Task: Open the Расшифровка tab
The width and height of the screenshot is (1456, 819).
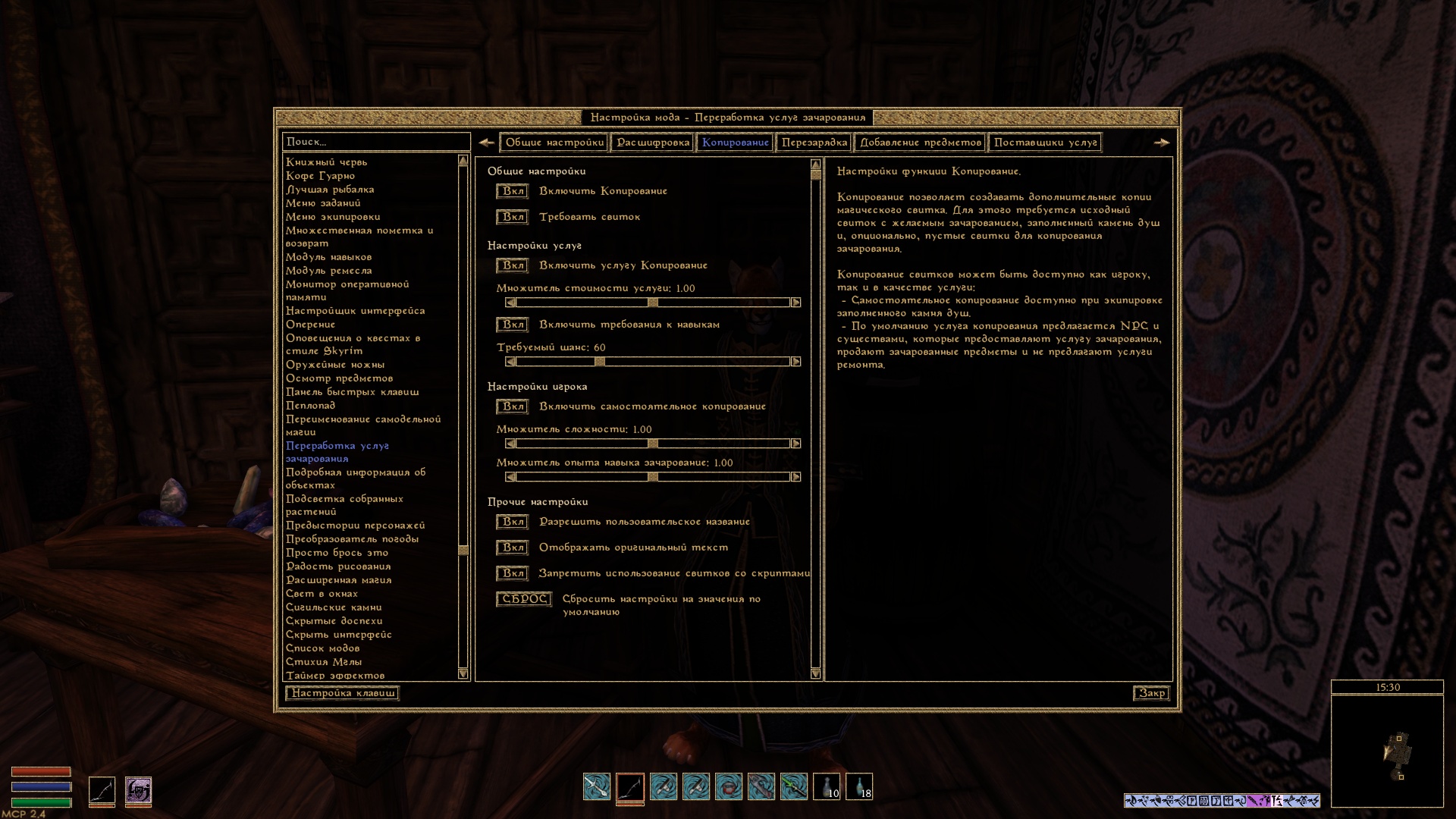Action: click(653, 143)
